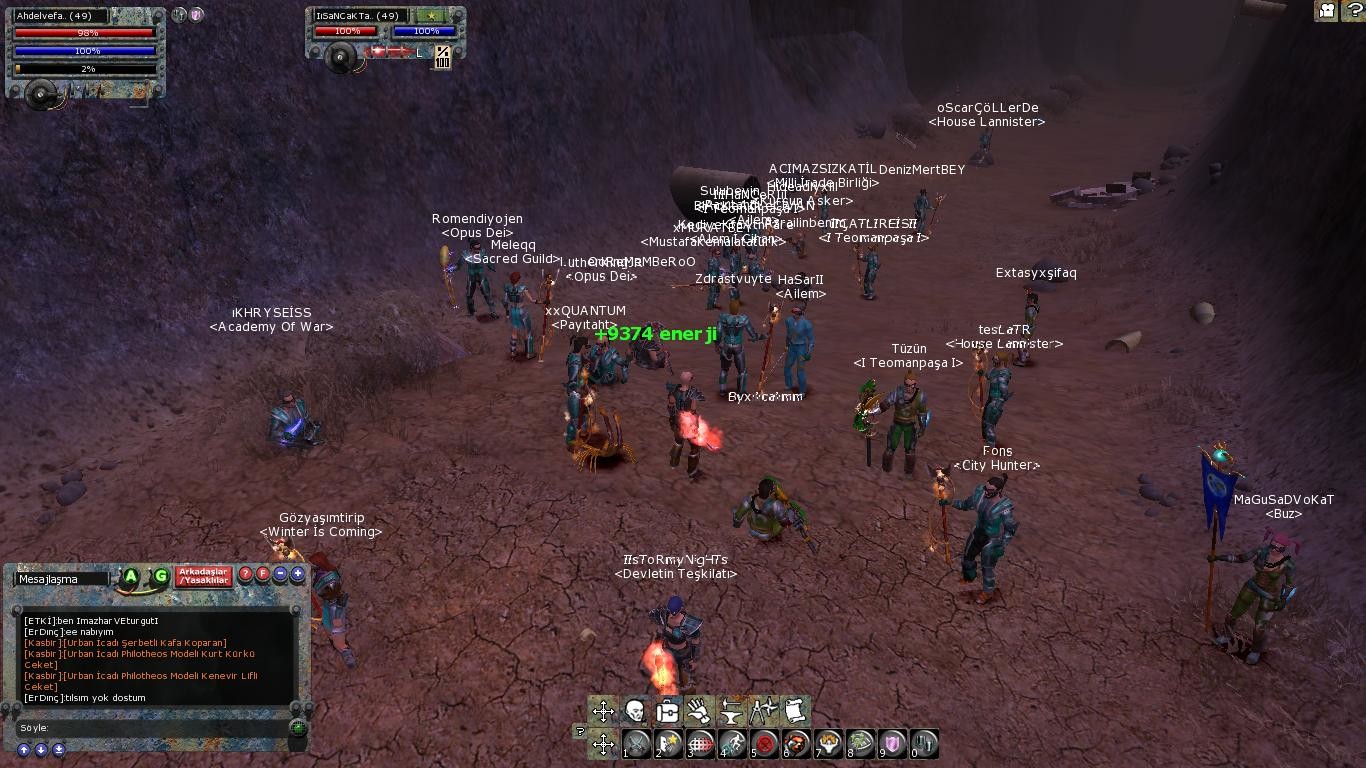This screenshot has height=768, width=1366.
Task: Open the Arkadaşlar/Yasaklılar friends list
Action: 204,576
